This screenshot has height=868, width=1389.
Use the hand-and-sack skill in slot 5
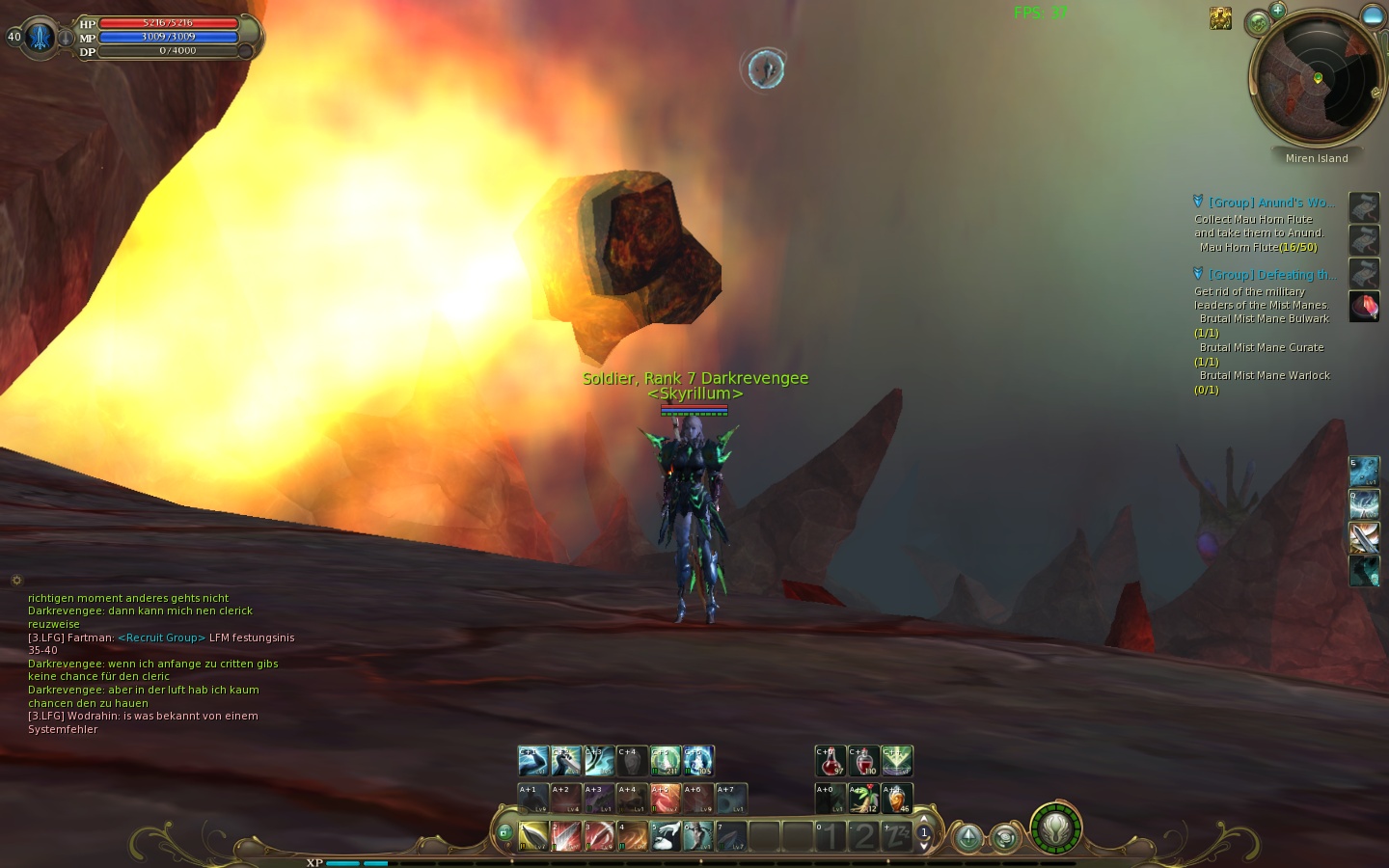point(665,835)
